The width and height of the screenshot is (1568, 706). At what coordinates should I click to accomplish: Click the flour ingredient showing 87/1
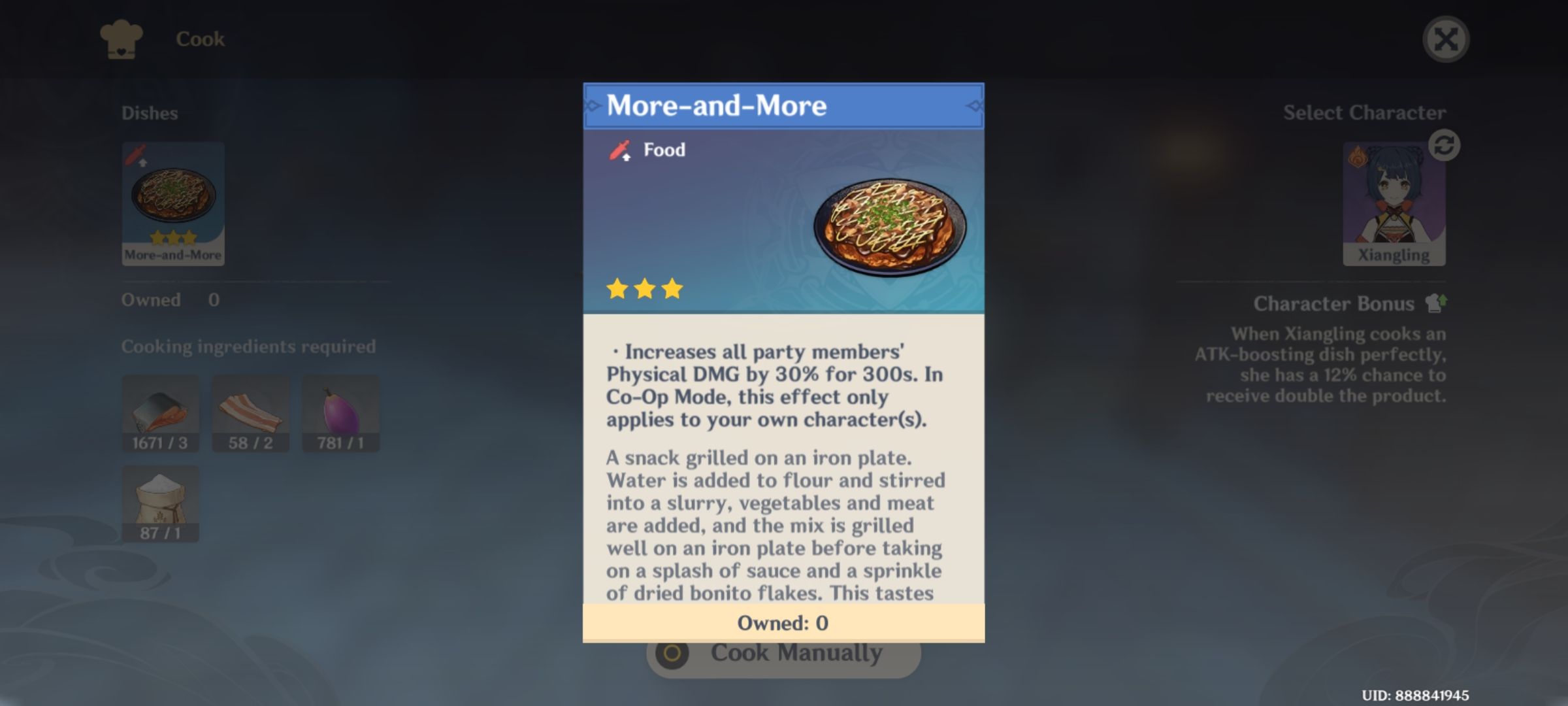coord(160,503)
